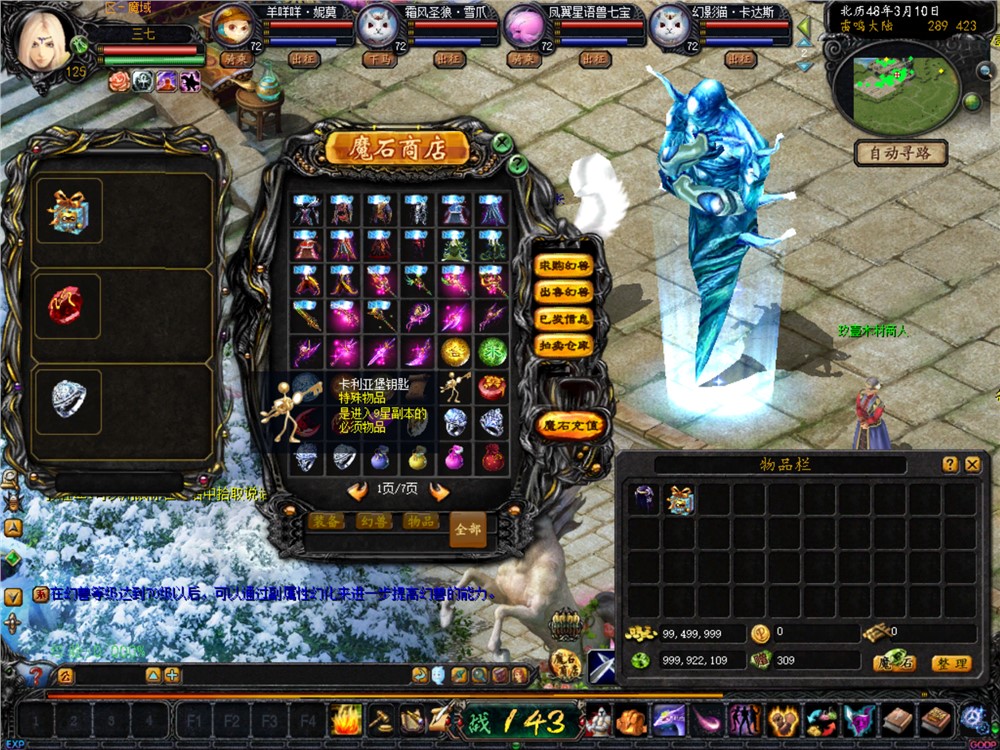The height and width of the screenshot is (750, 1000).
Task: Switch to the 装备 shop tab
Action: (326, 522)
